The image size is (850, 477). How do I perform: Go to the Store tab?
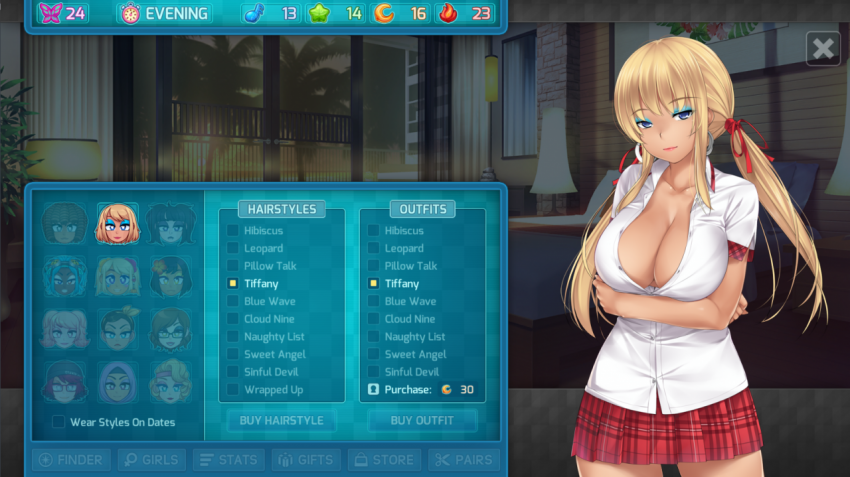[x=384, y=460]
